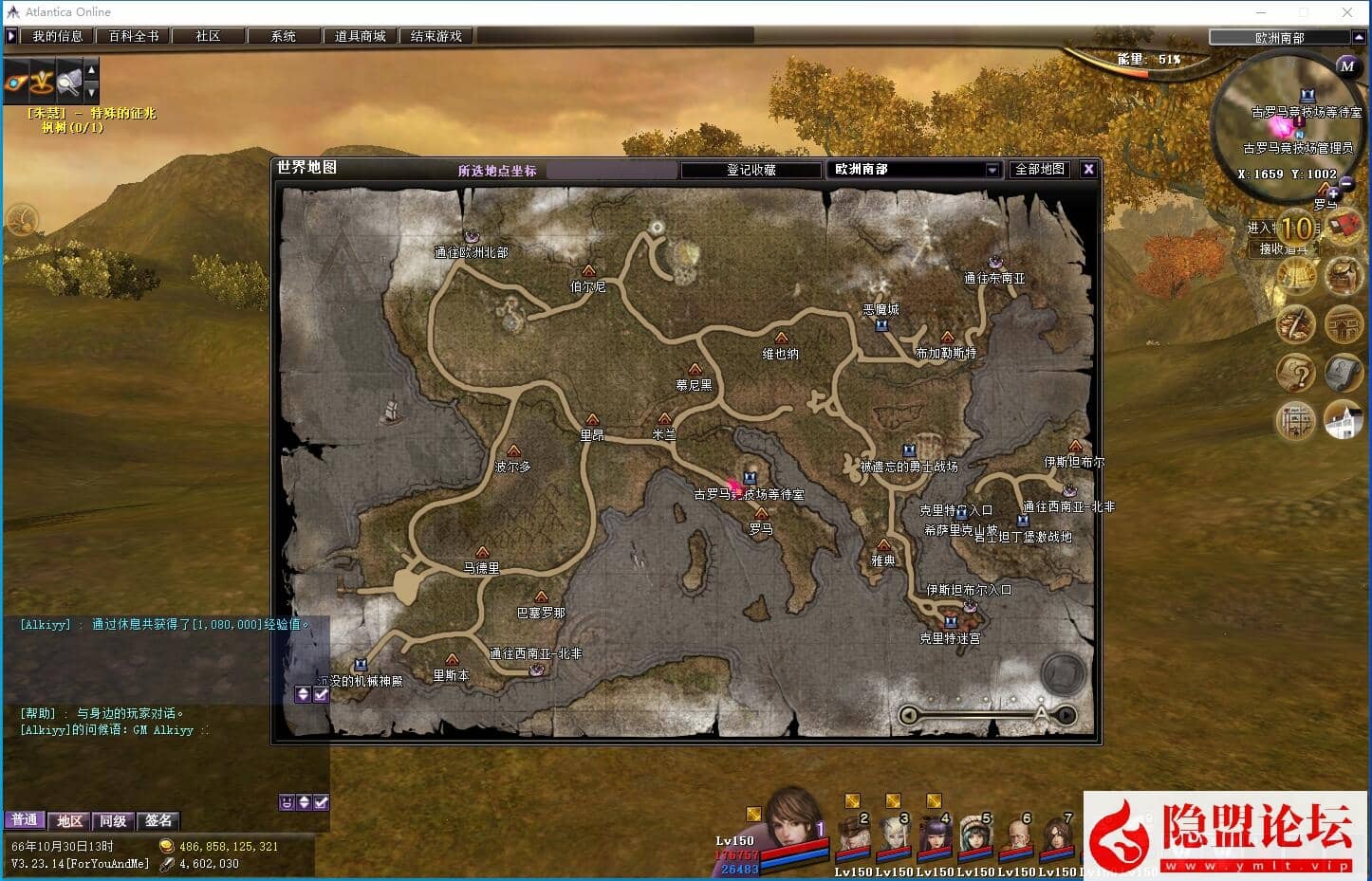This screenshot has height=881, width=1372.
Task: Open the 社区 community menu
Action: 208,36
